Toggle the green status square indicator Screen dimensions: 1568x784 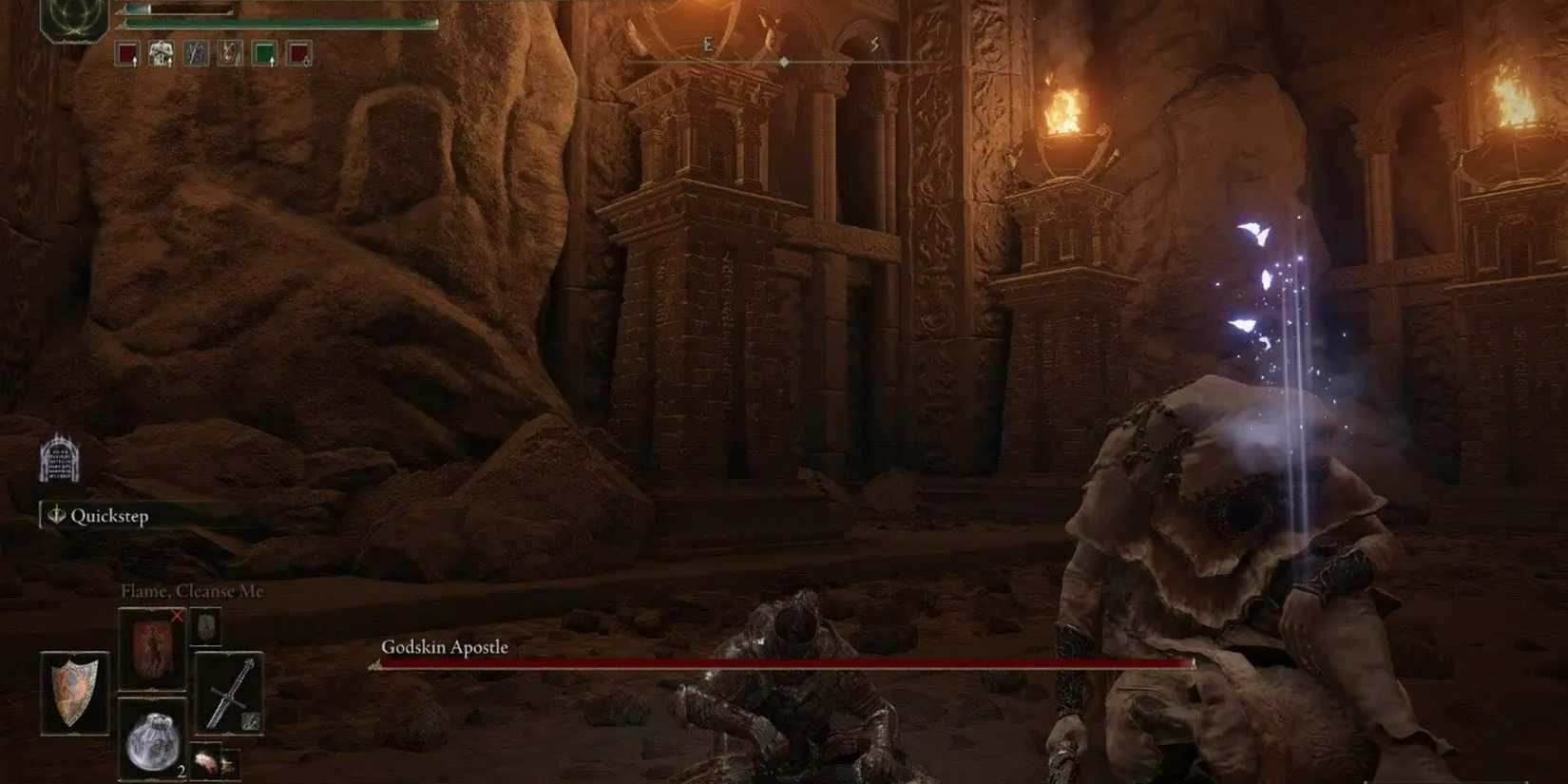pyautogui.click(x=262, y=53)
